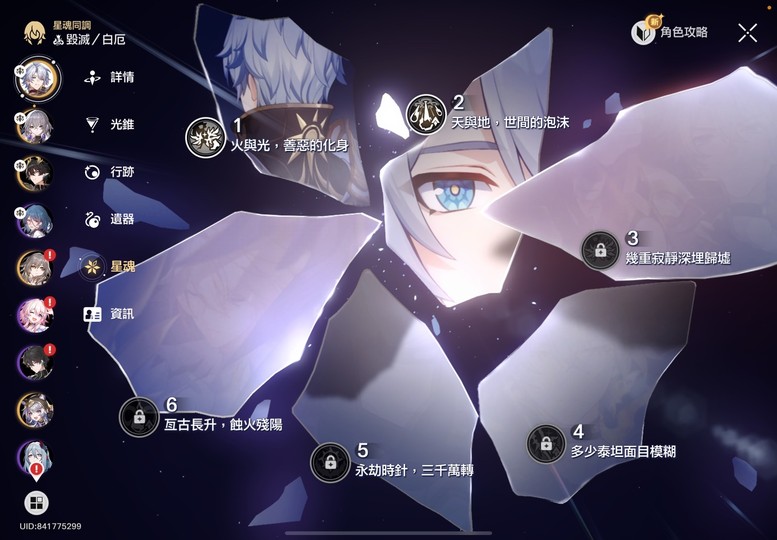Inspect locked eidolon 3 幾重寂靜深埋歸墟

[x=600, y=250]
